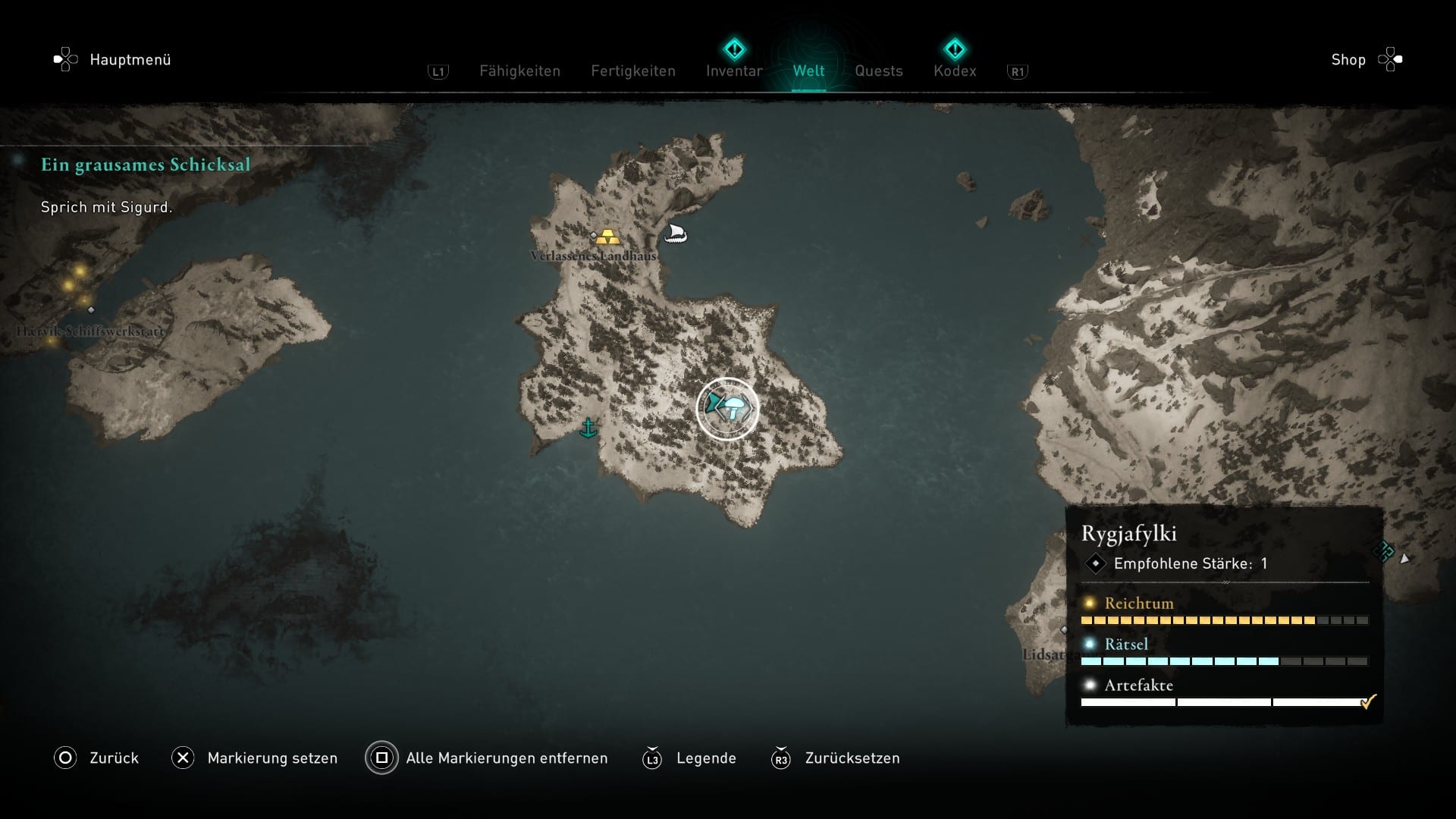The image size is (1456, 819).
Task: Select the teal diamond icon near Inventar
Action: click(733, 48)
